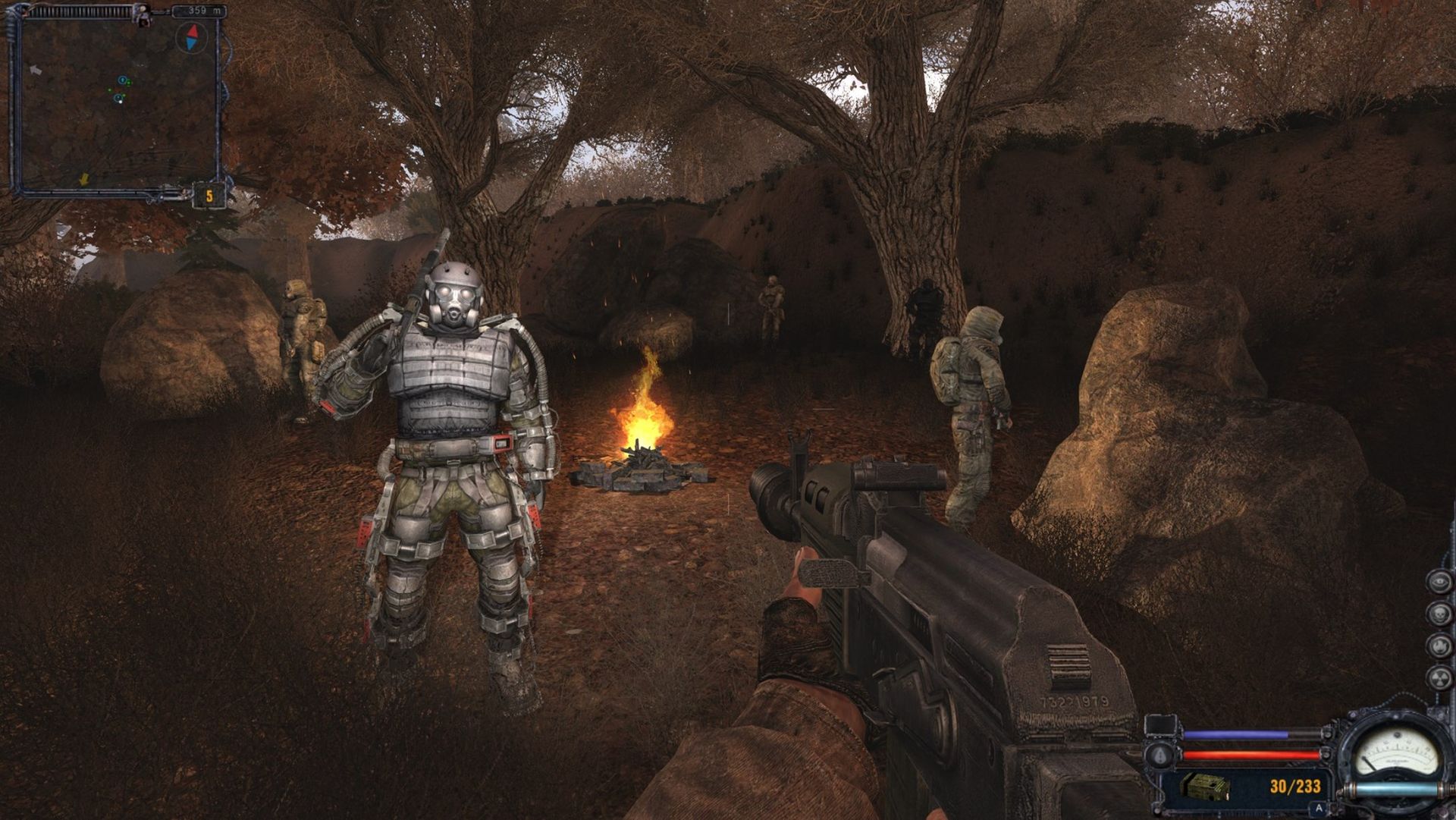The height and width of the screenshot is (820, 1456).
Task: Select the radiation hazard indicator icon
Action: click(x=1439, y=677)
